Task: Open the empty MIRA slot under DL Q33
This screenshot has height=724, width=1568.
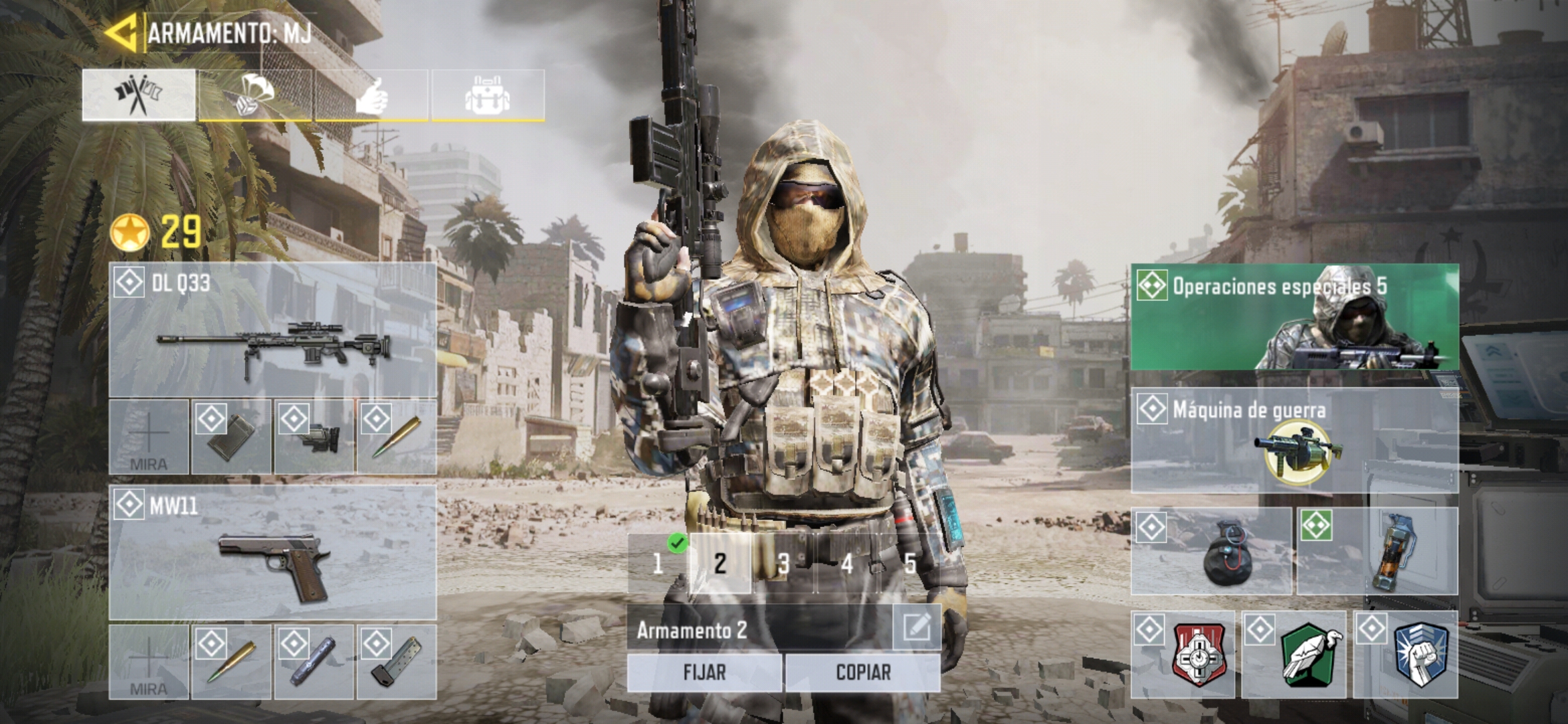Action: [x=149, y=437]
